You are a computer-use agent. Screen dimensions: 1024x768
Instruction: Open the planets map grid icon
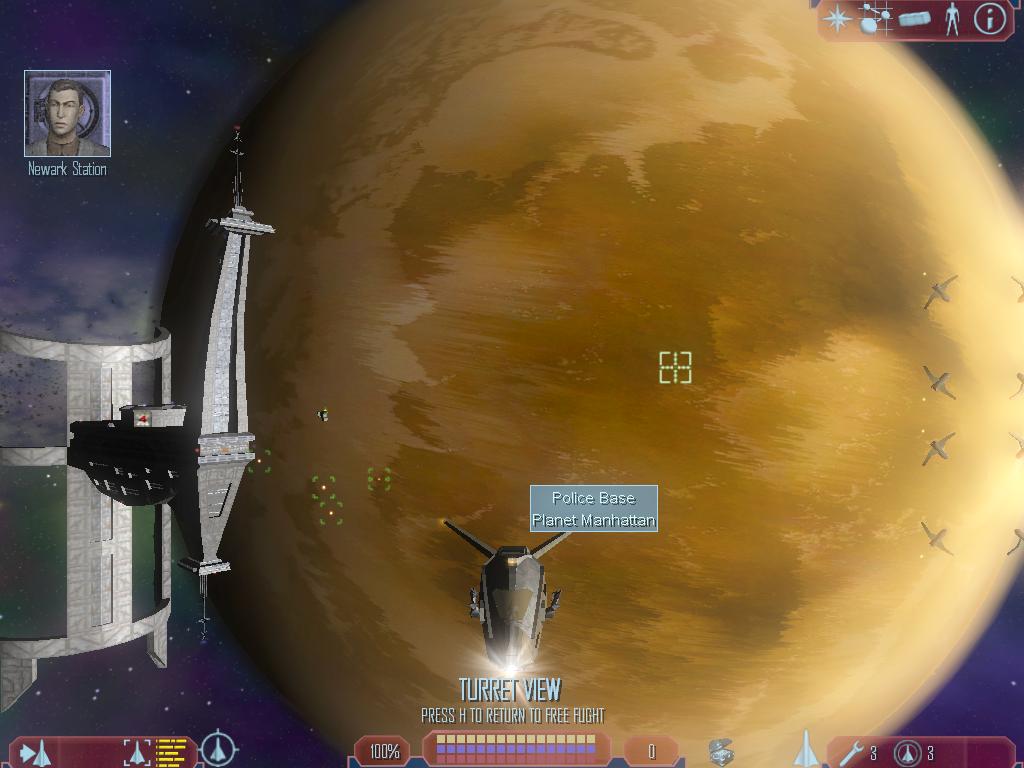[x=875, y=18]
